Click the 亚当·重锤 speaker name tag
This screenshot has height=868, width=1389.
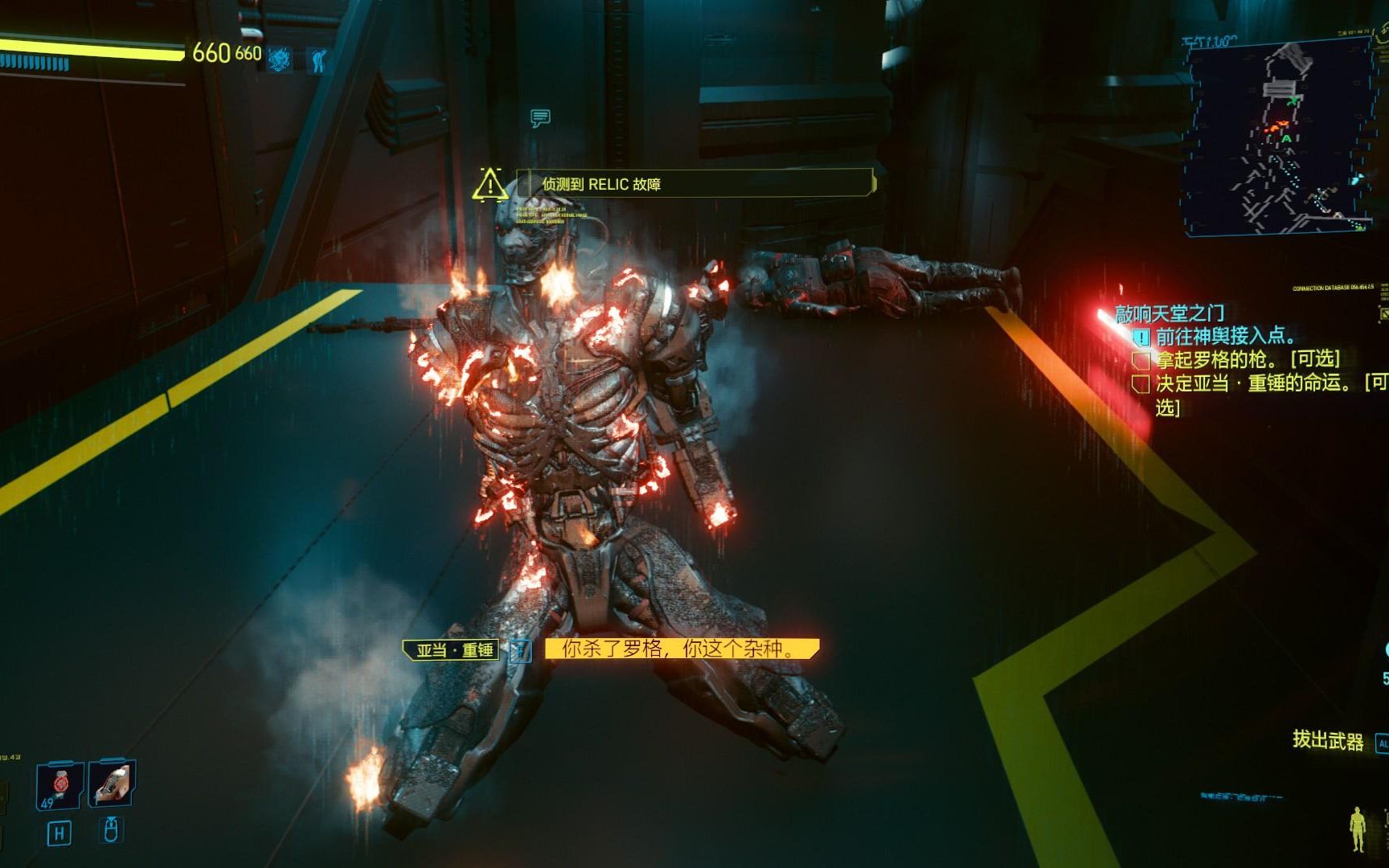(x=453, y=649)
